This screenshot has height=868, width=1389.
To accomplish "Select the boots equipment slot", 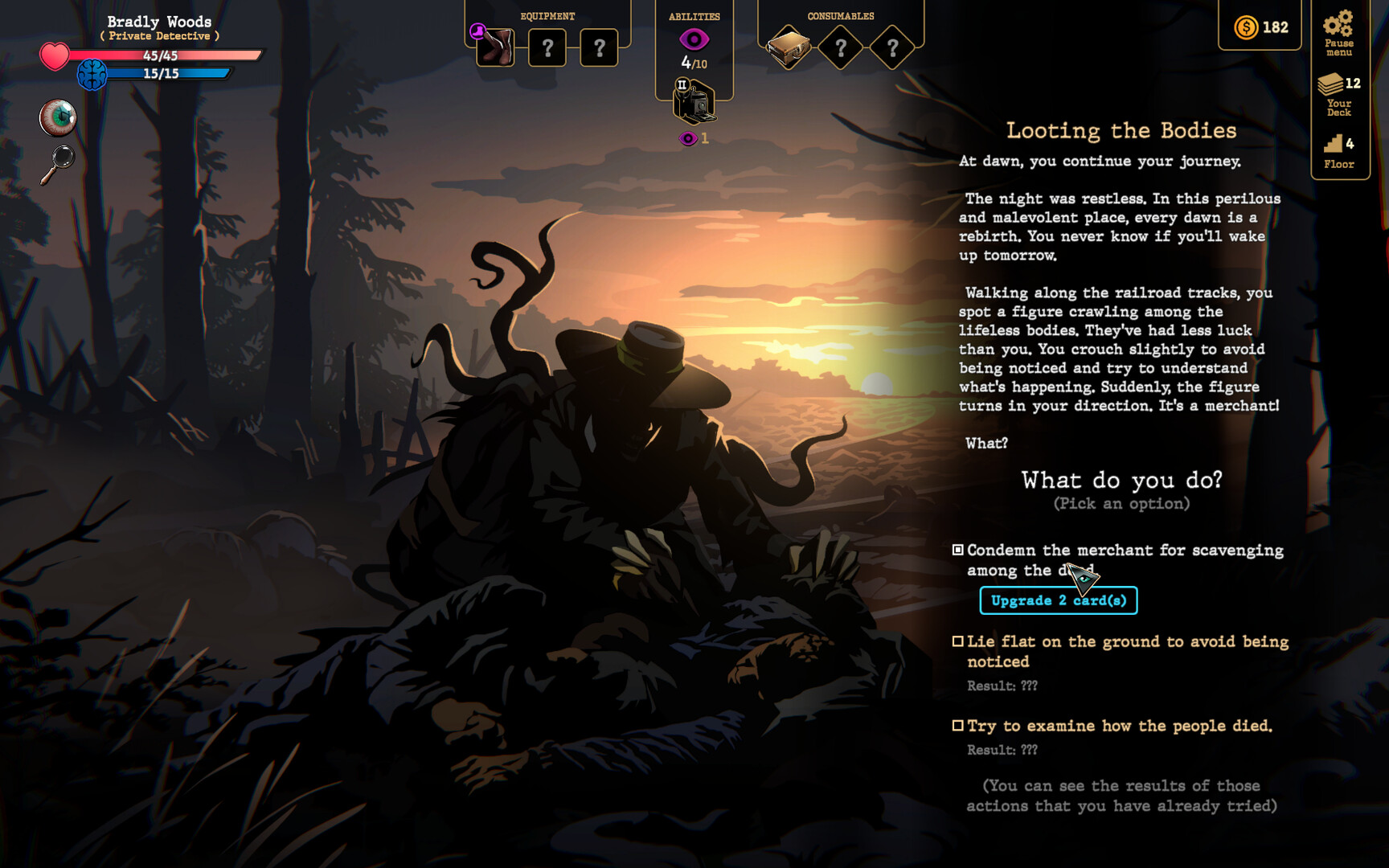I will click(x=495, y=47).
